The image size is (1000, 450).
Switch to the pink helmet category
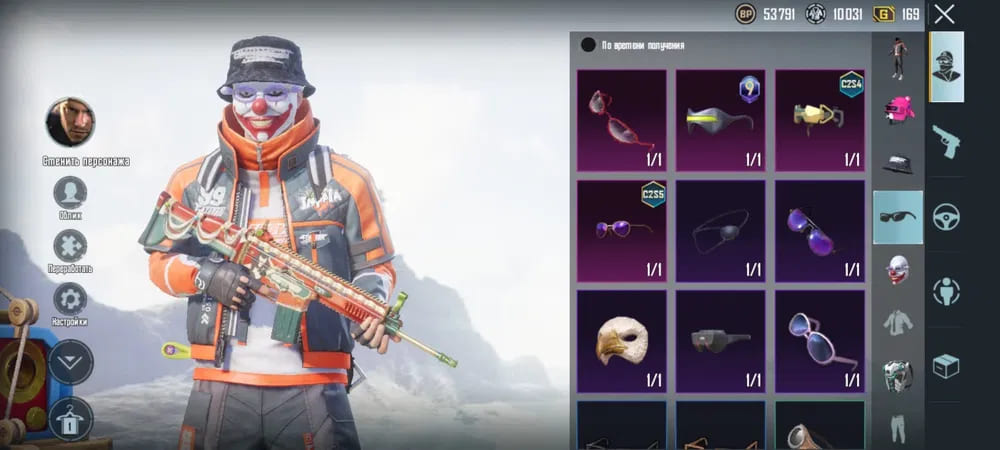tap(898, 108)
